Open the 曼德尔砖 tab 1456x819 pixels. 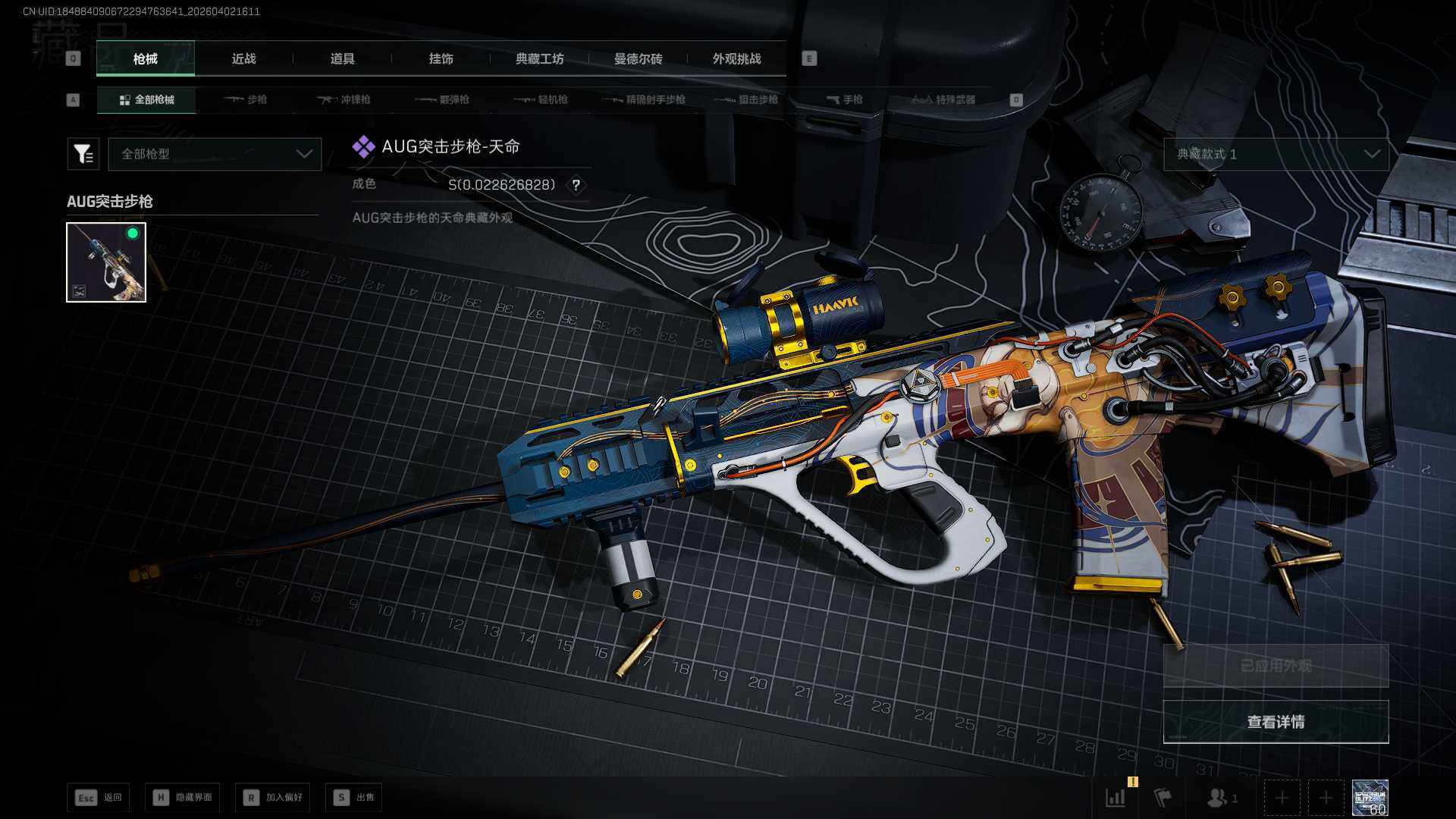tap(638, 59)
